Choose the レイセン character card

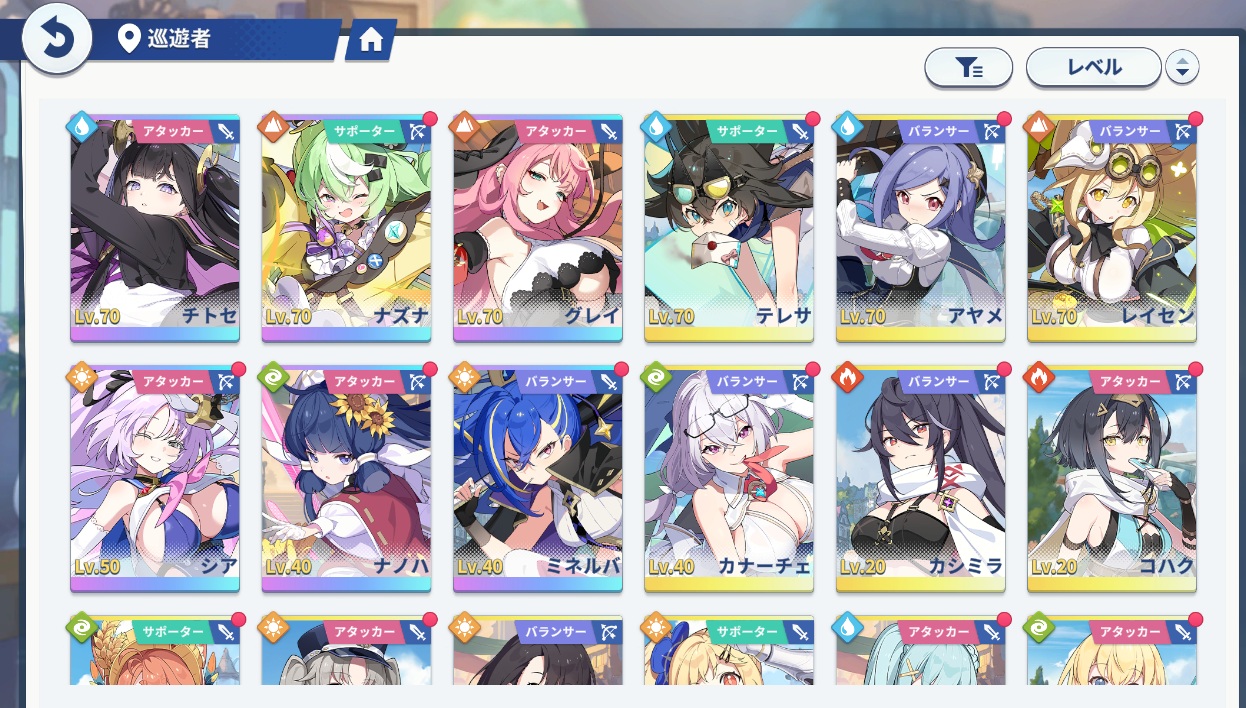click(1111, 226)
